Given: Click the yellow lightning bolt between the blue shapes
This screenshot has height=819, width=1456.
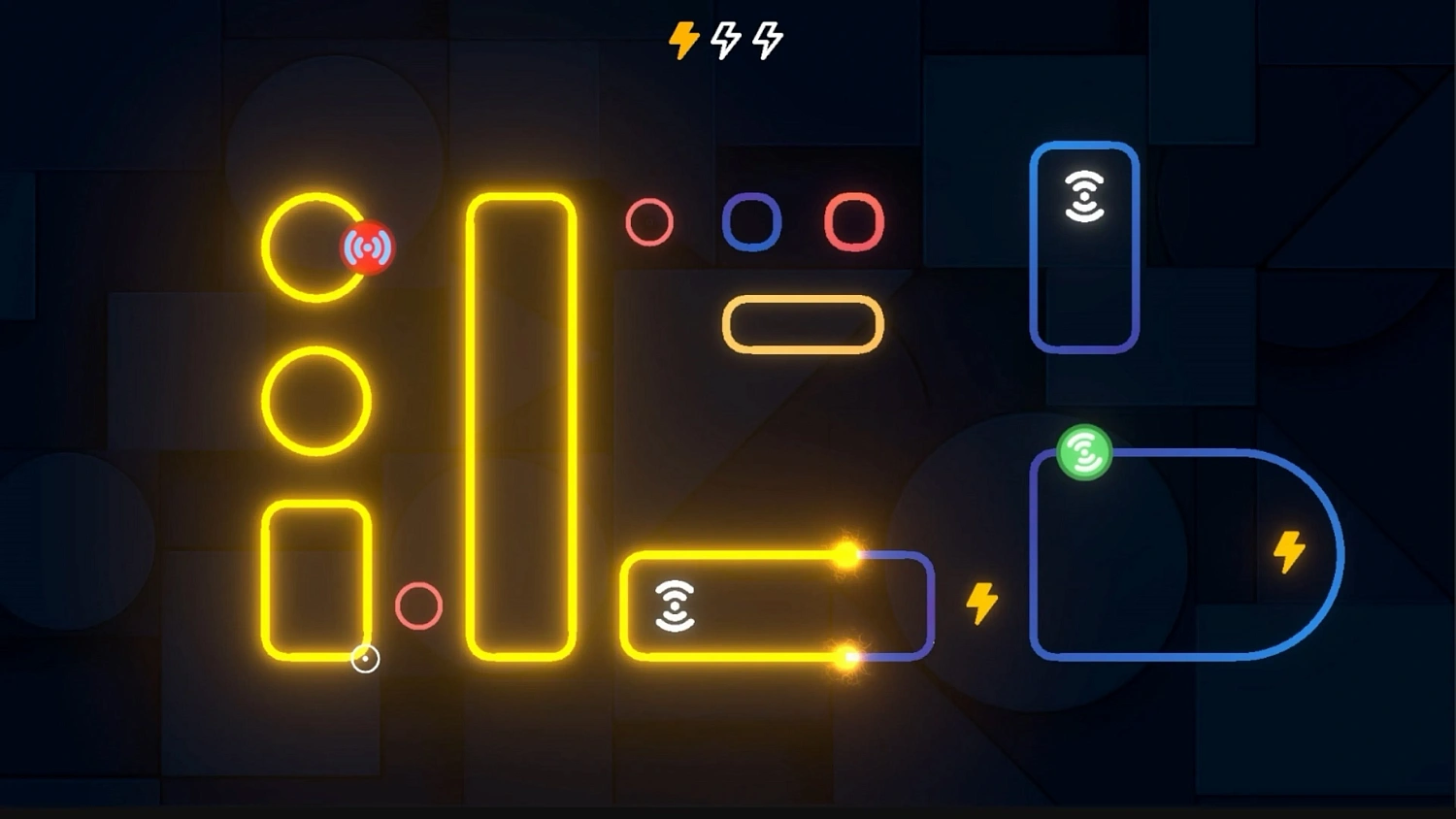Looking at the screenshot, I should click(x=981, y=603).
